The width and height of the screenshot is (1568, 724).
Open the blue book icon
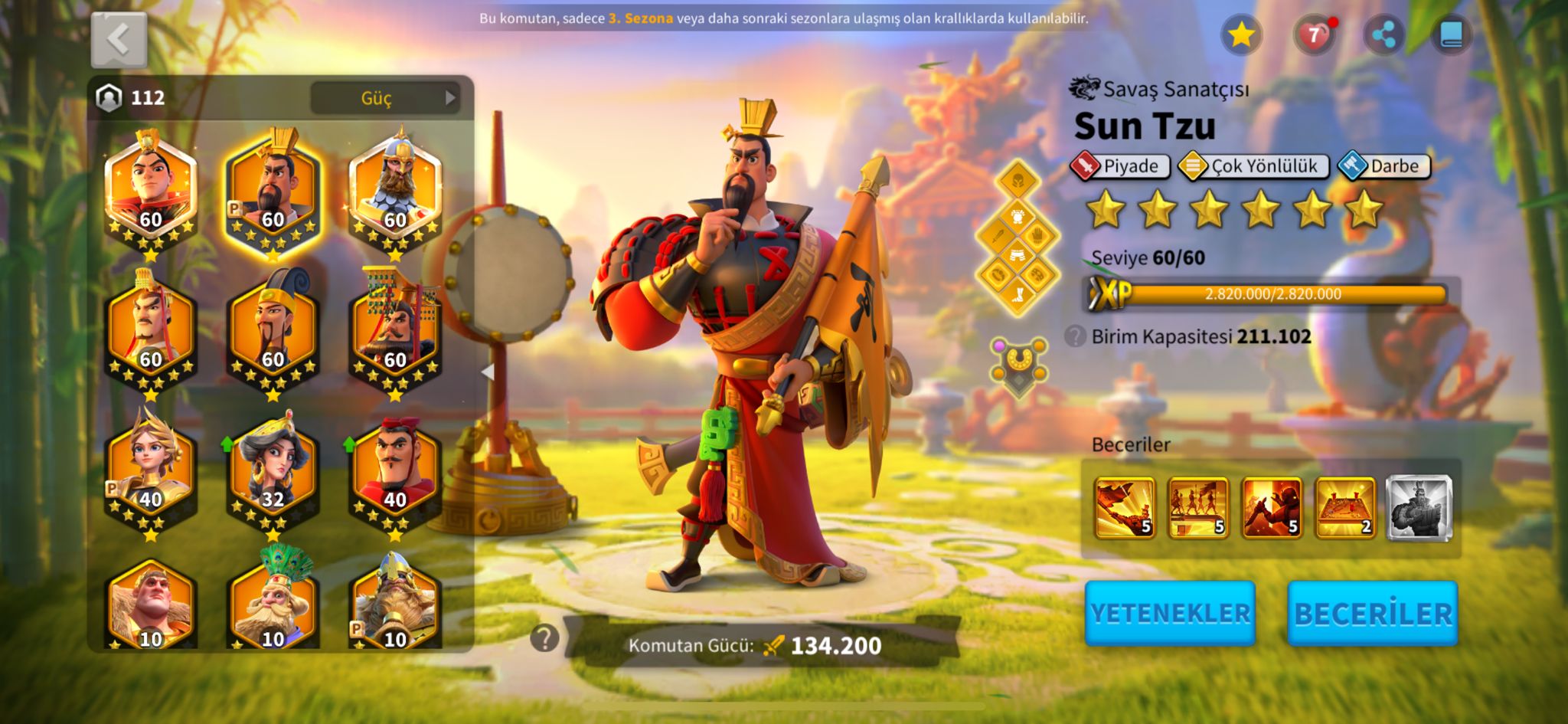coord(1451,34)
